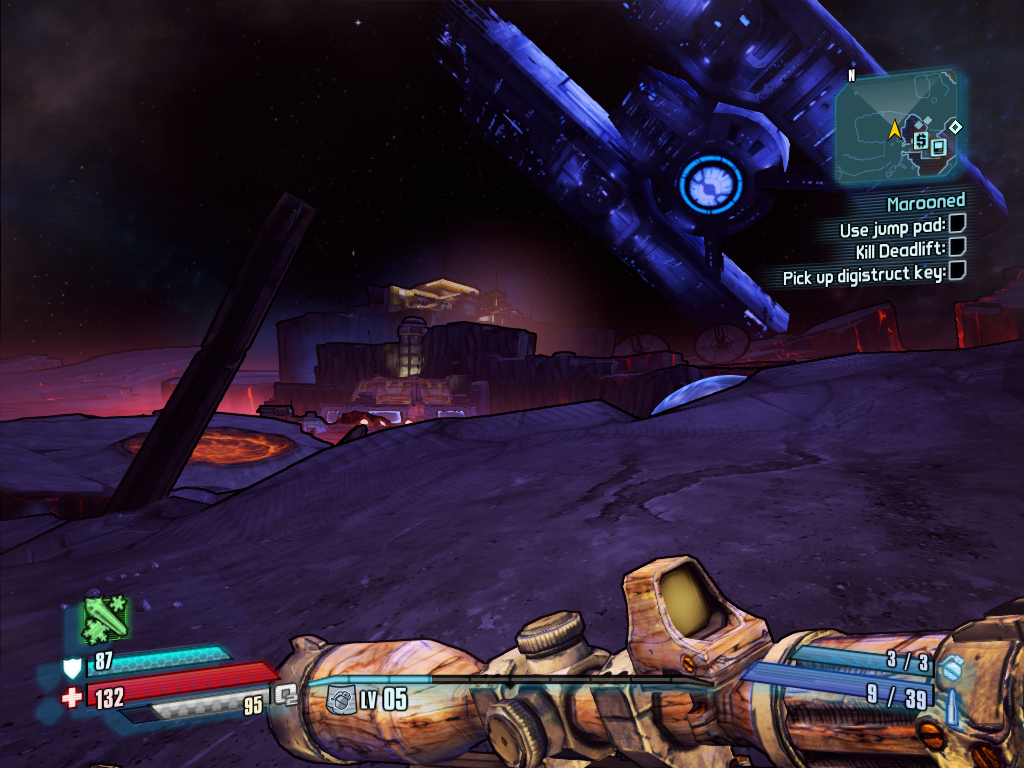The width and height of the screenshot is (1024, 768).
Task: Tick the Kill Deadlift objective checkbox
Action: 956,246
